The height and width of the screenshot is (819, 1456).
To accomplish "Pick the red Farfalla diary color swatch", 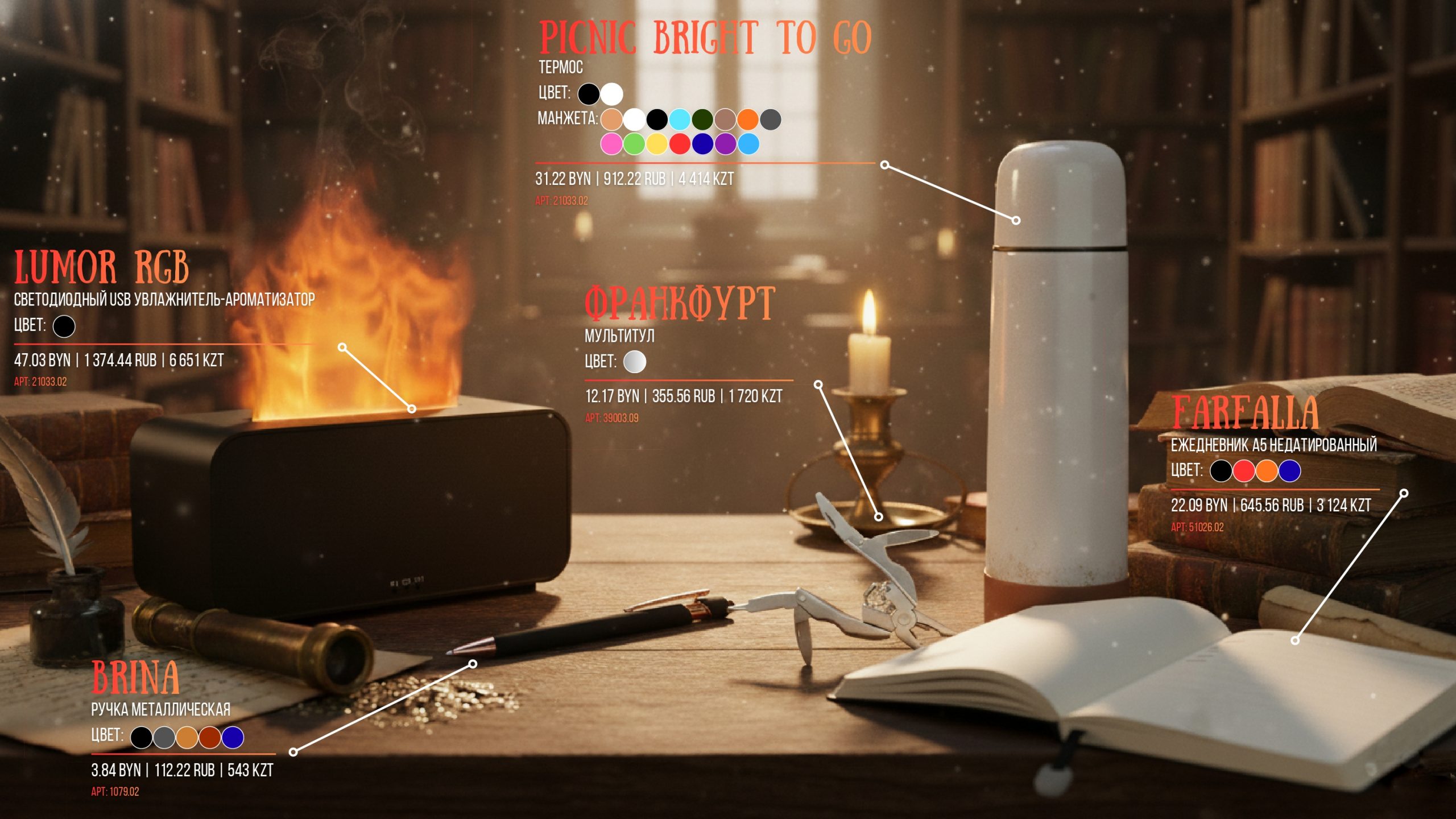I will 1244,471.
